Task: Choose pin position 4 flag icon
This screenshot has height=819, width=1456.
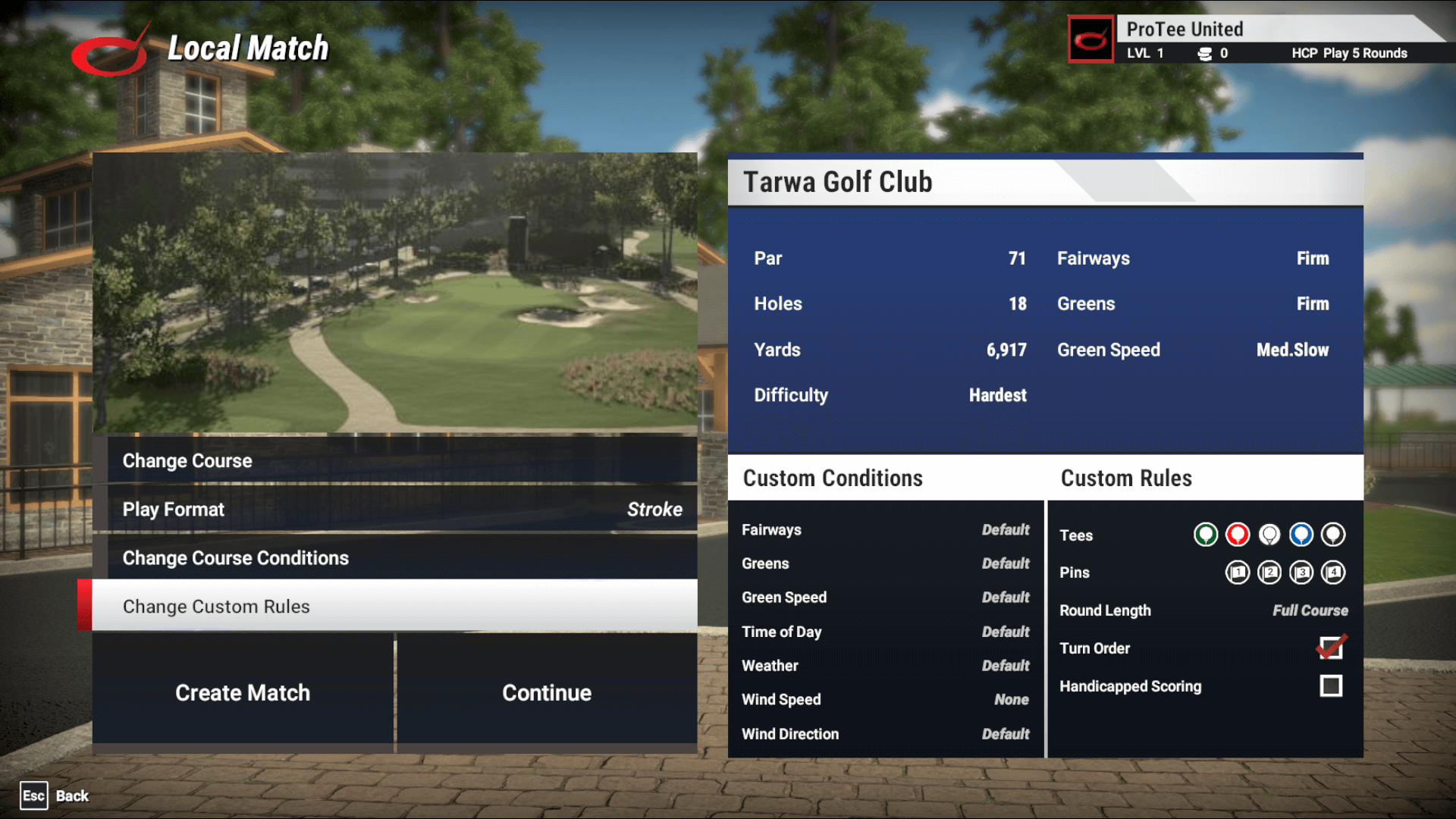Action: (1332, 574)
